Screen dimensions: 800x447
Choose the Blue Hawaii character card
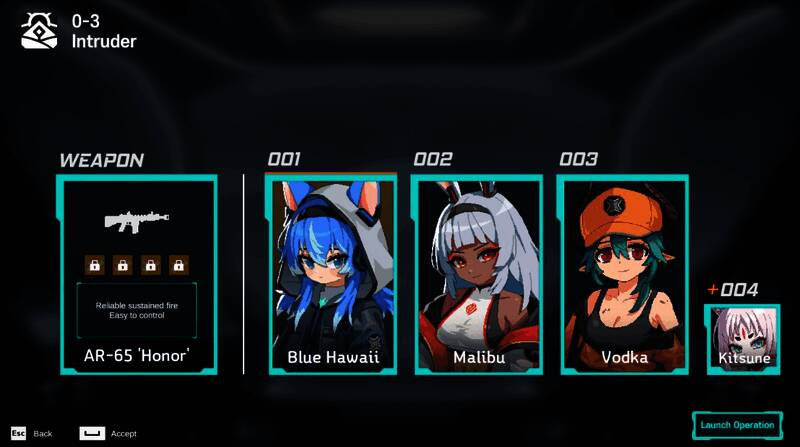[332, 275]
